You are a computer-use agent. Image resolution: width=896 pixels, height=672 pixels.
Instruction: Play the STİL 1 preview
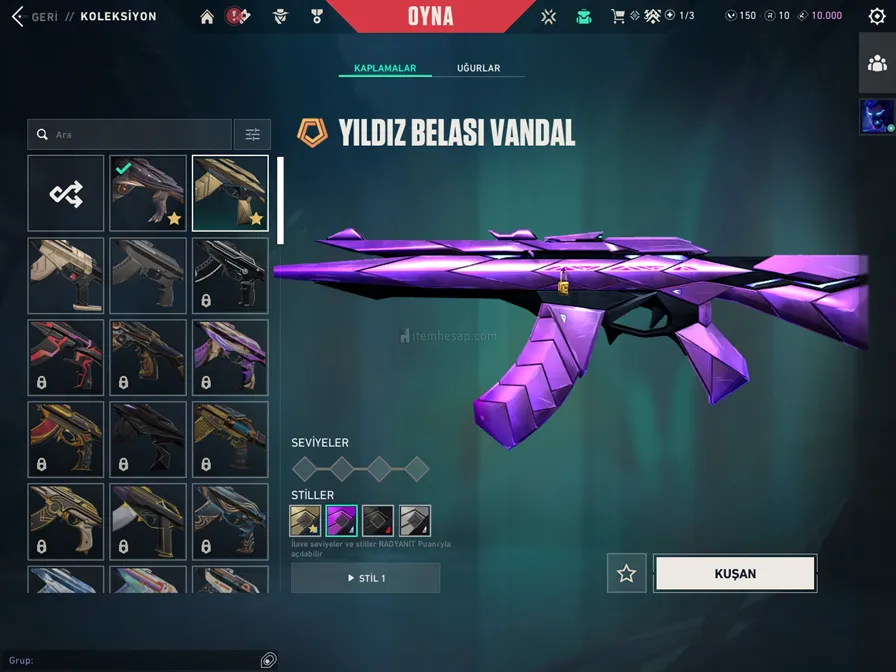[x=365, y=578]
